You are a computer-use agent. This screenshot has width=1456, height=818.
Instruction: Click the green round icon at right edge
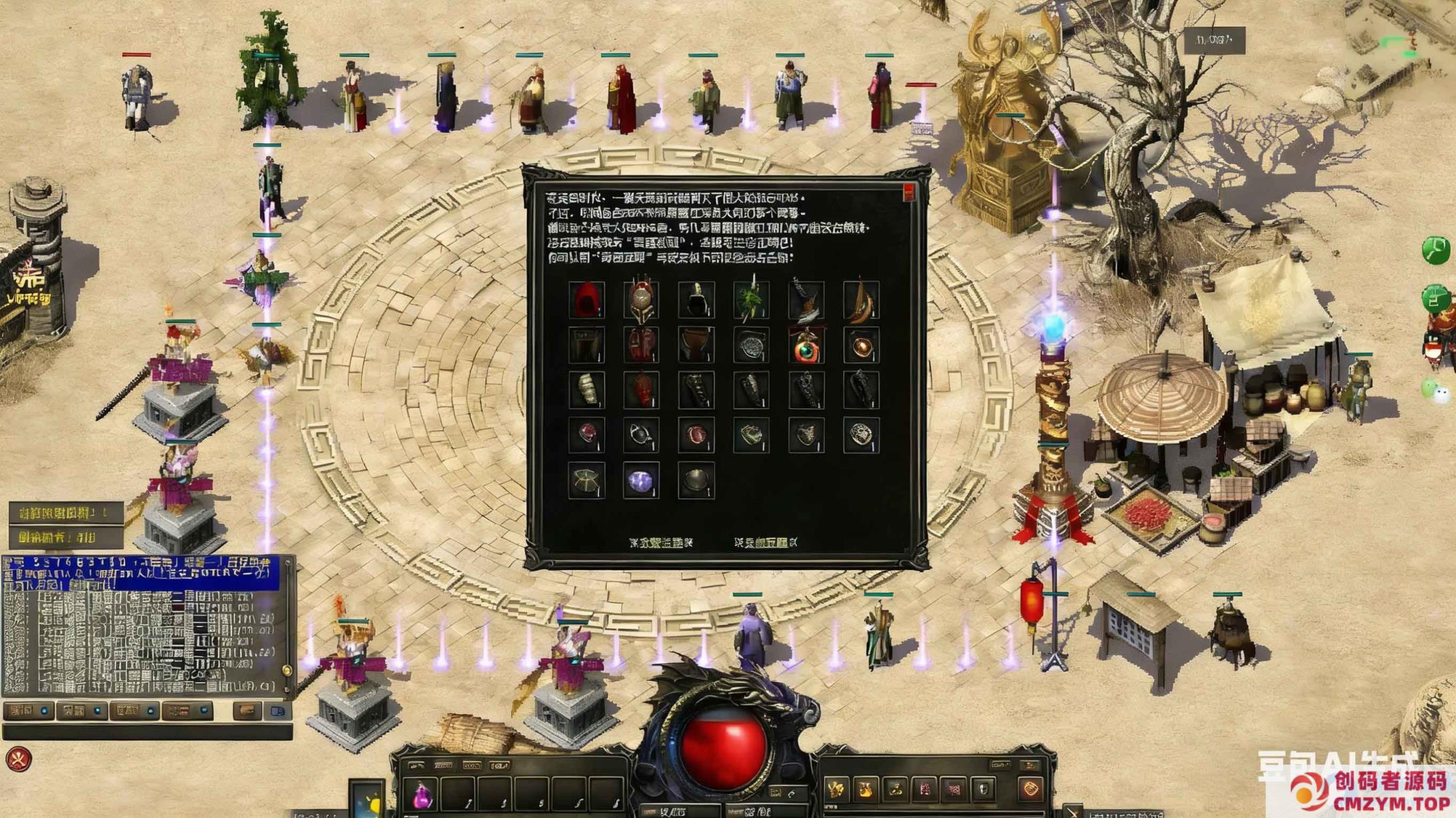click(x=1435, y=251)
